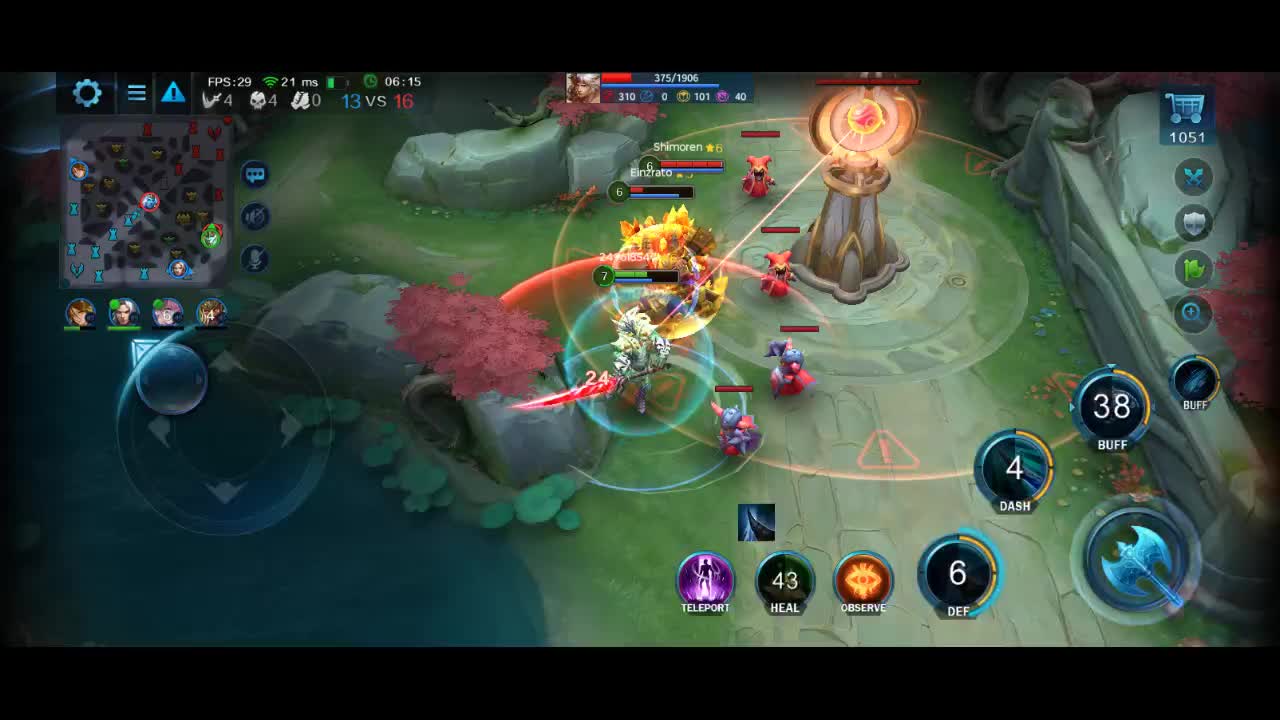Use the Dash skill
Screen dimensions: 1280x720
click(x=1014, y=468)
